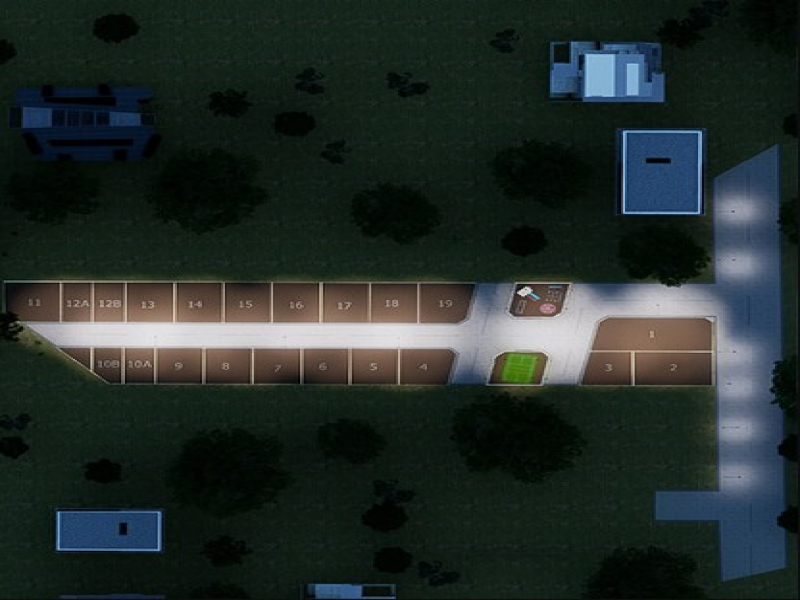Pick plot number 13
Image resolution: width=800 pixels, height=600 pixels.
(x=148, y=303)
